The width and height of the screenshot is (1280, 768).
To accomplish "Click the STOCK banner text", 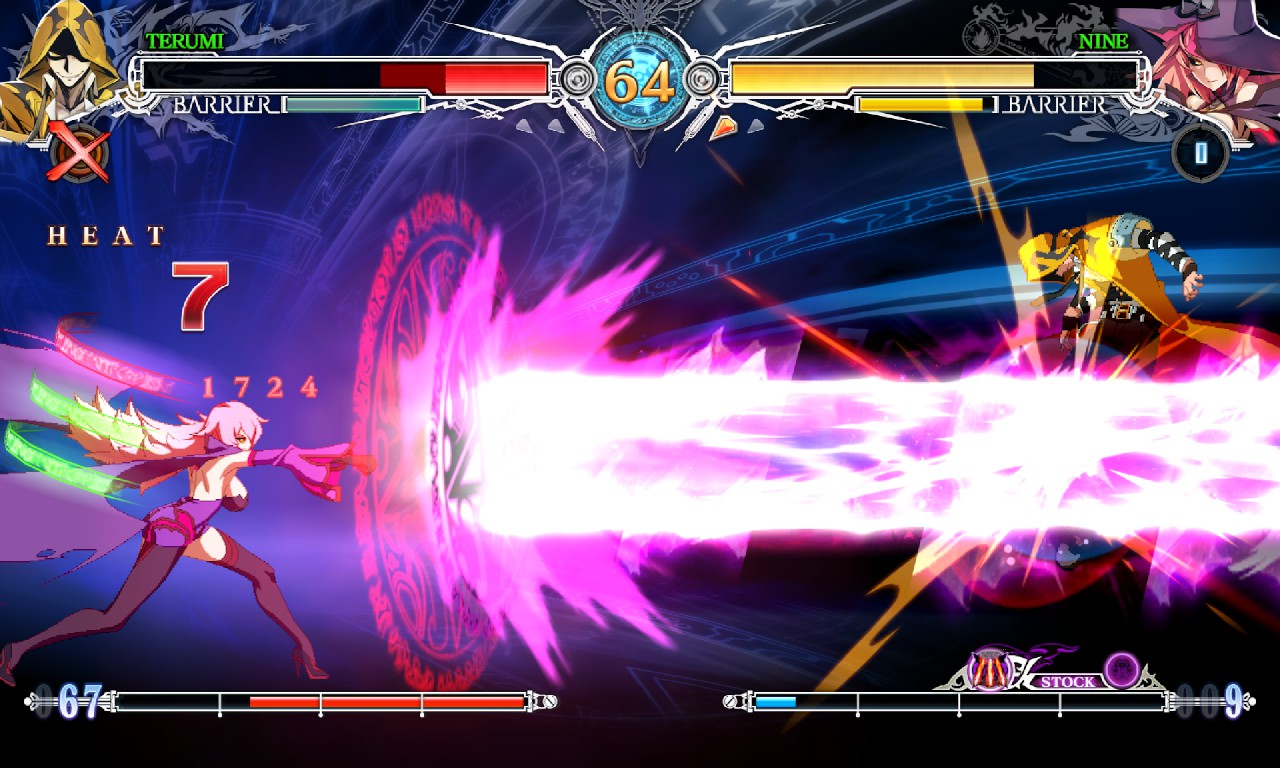I will [x=1070, y=680].
